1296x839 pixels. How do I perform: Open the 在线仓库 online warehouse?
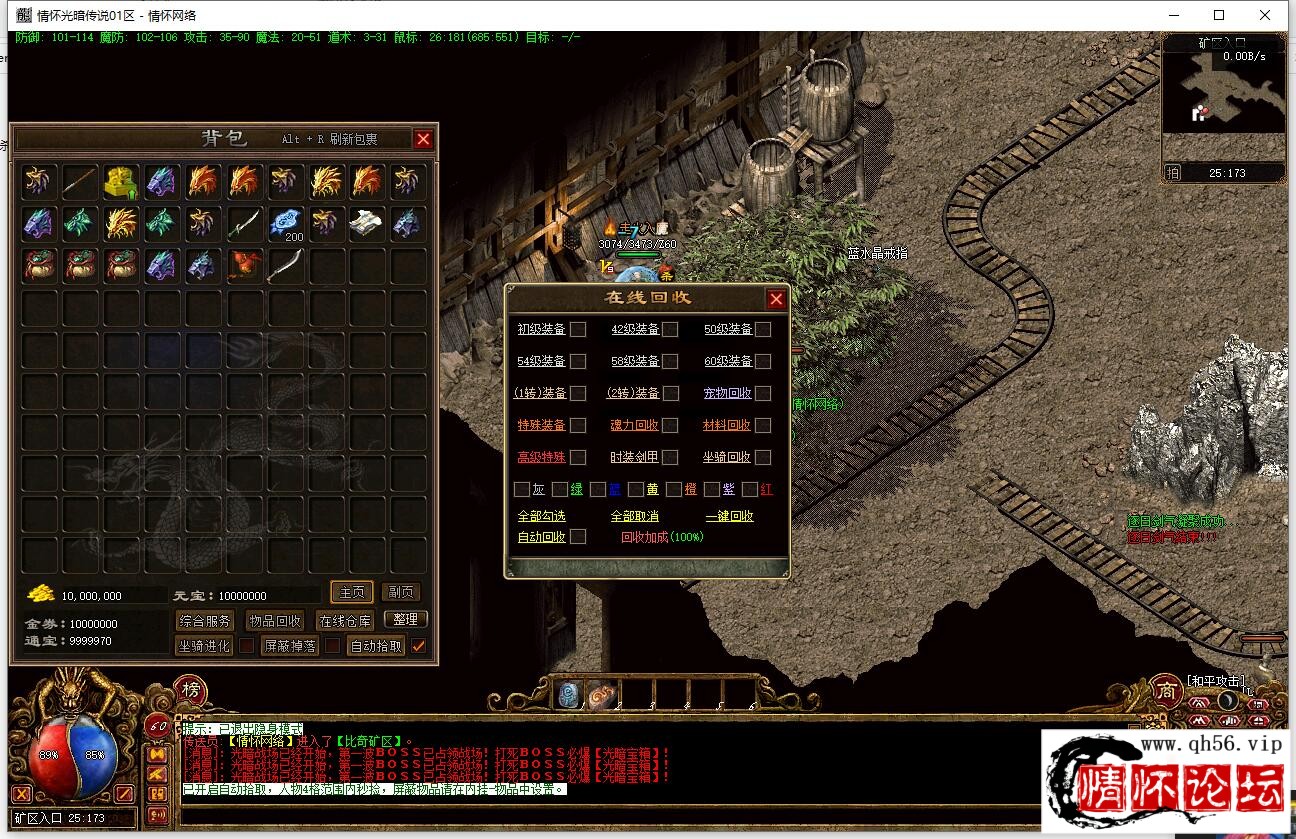tap(345, 621)
